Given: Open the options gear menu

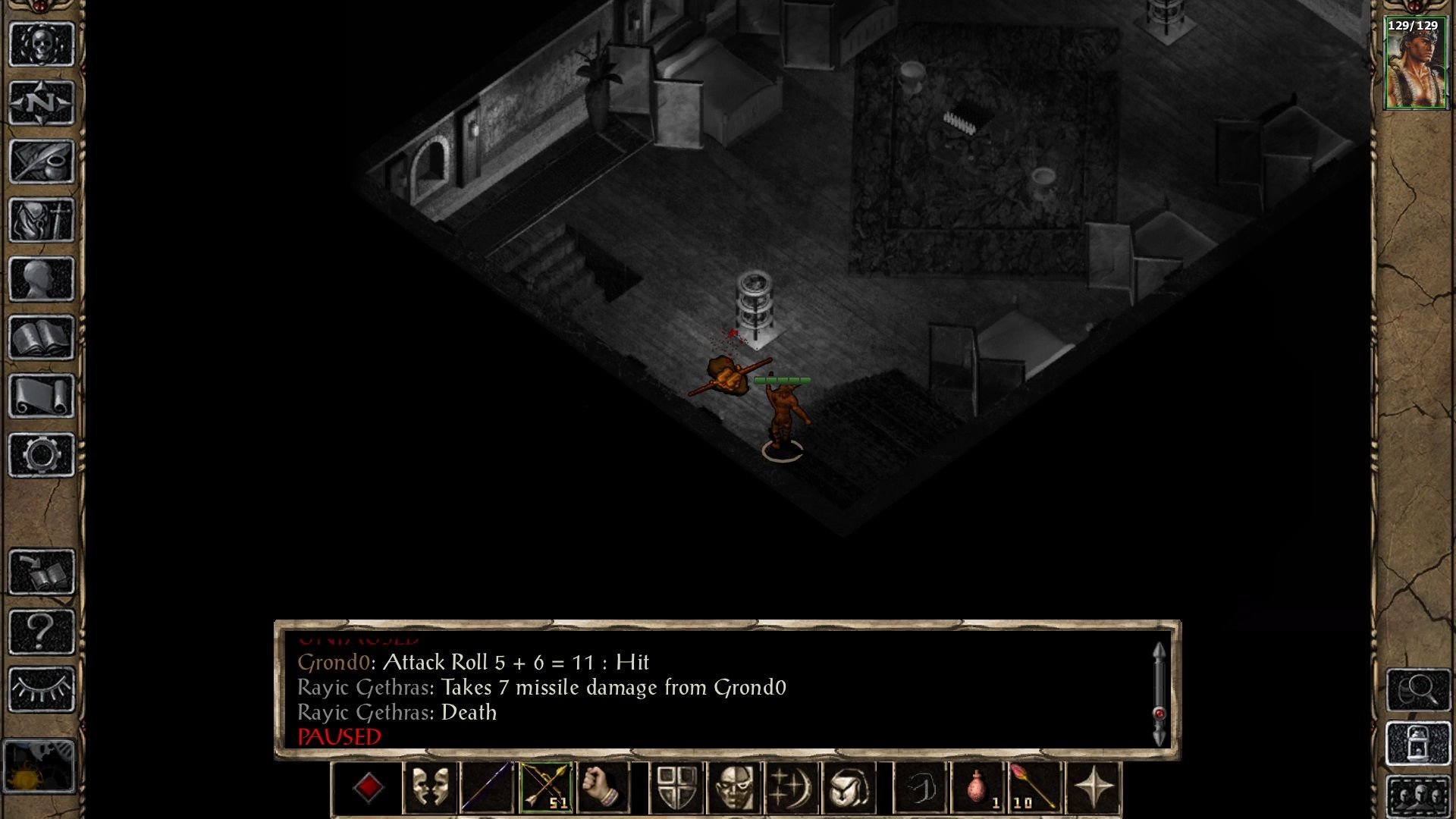Looking at the screenshot, I should [42, 455].
